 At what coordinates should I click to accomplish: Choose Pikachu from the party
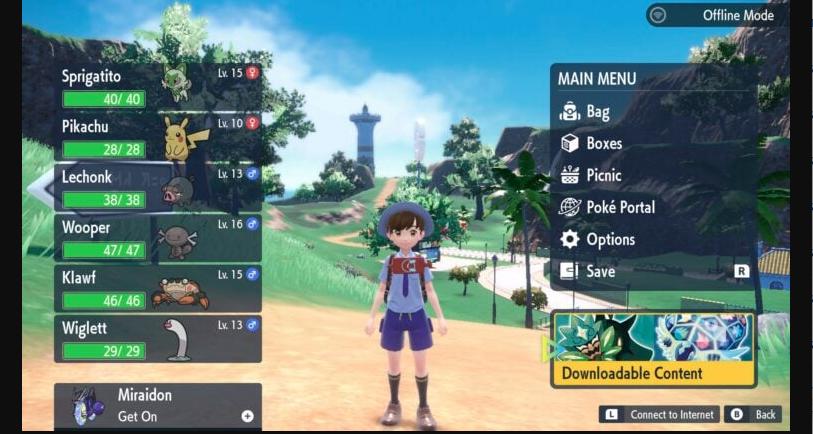[x=158, y=138]
